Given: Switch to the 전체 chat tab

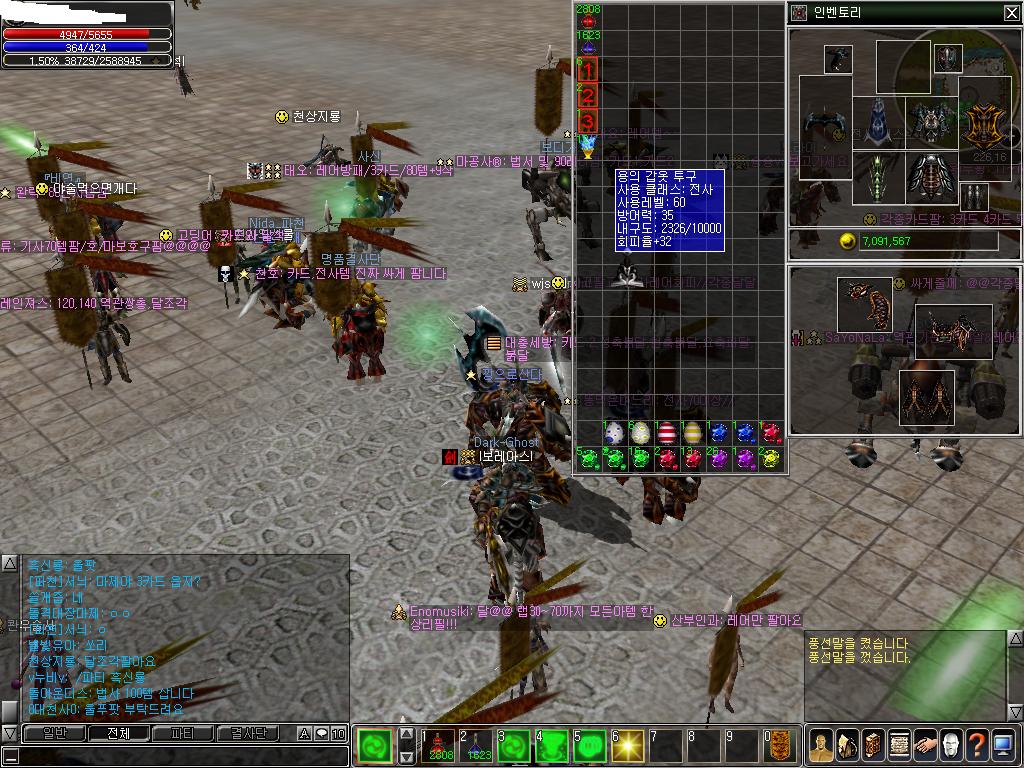Looking at the screenshot, I should (120, 733).
